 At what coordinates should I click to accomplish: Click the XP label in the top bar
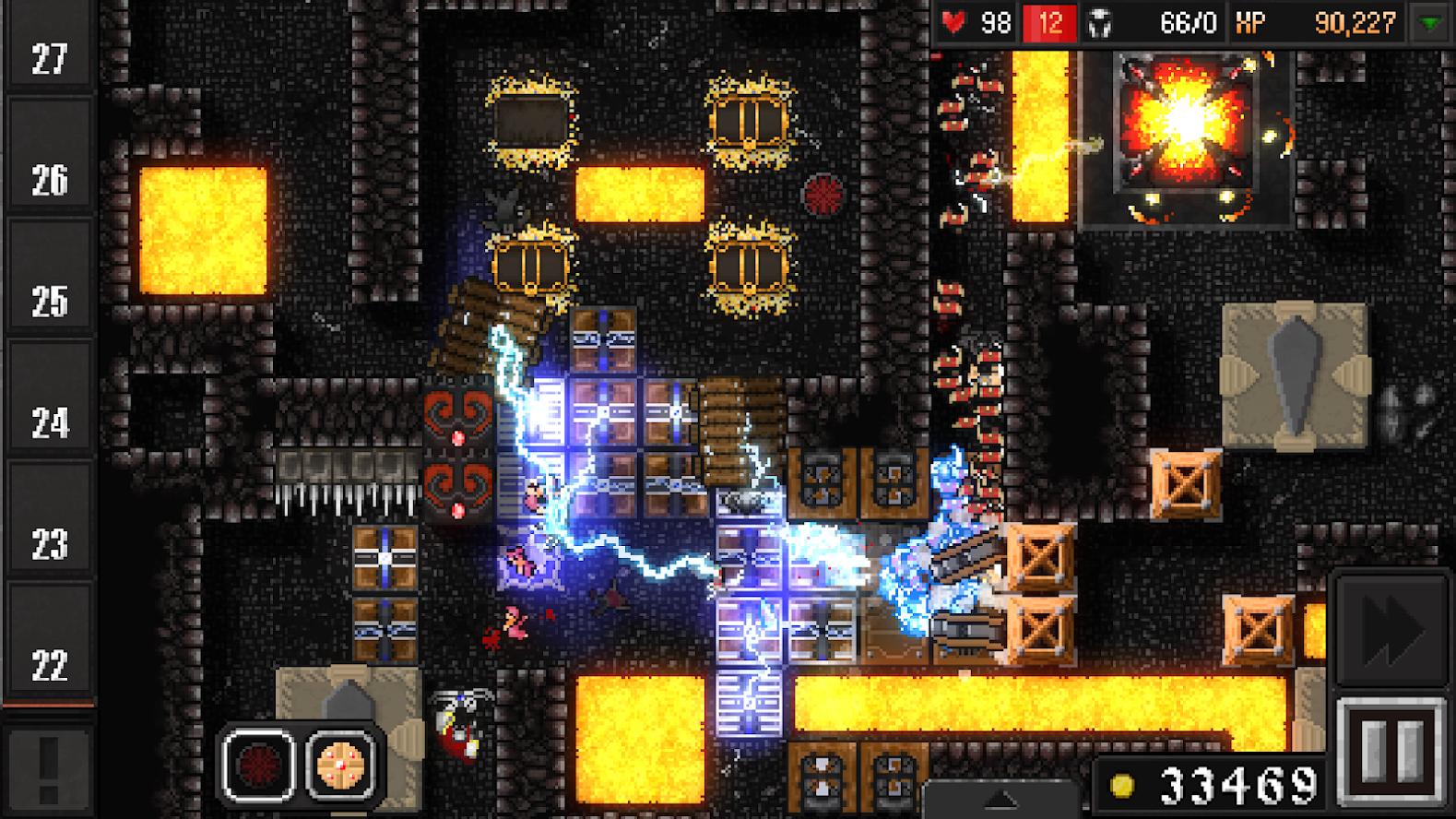click(x=1252, y=21)
